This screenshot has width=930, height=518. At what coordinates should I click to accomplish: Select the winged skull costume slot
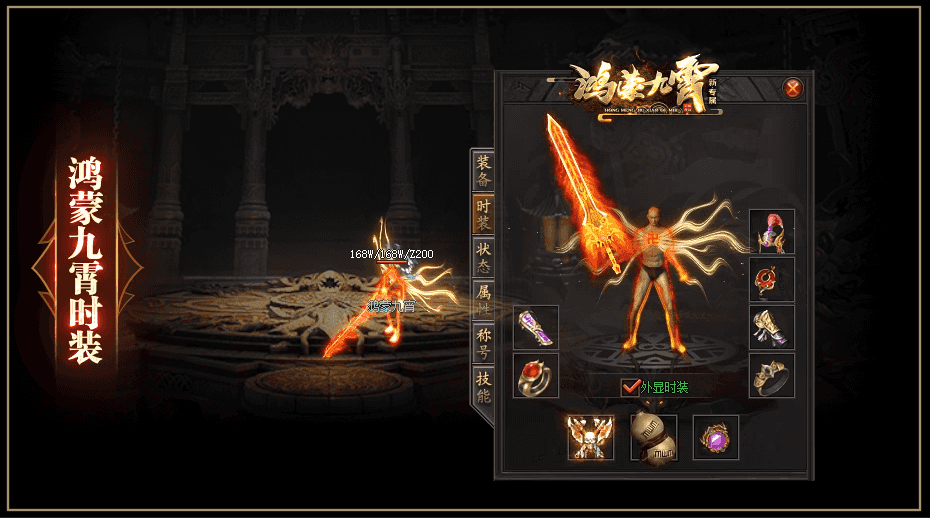click(x=591, y=438)
